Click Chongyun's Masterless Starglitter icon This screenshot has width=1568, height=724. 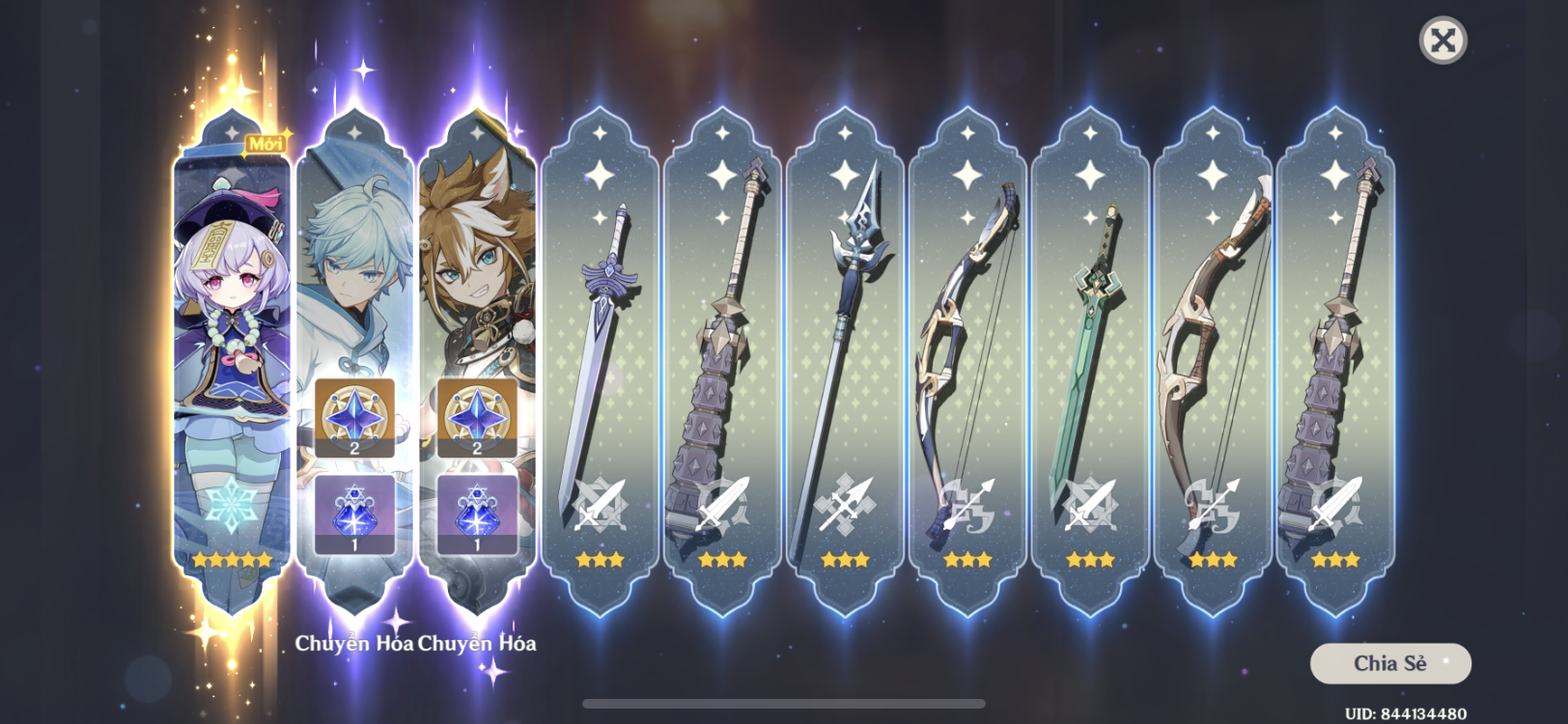(354, 417)
